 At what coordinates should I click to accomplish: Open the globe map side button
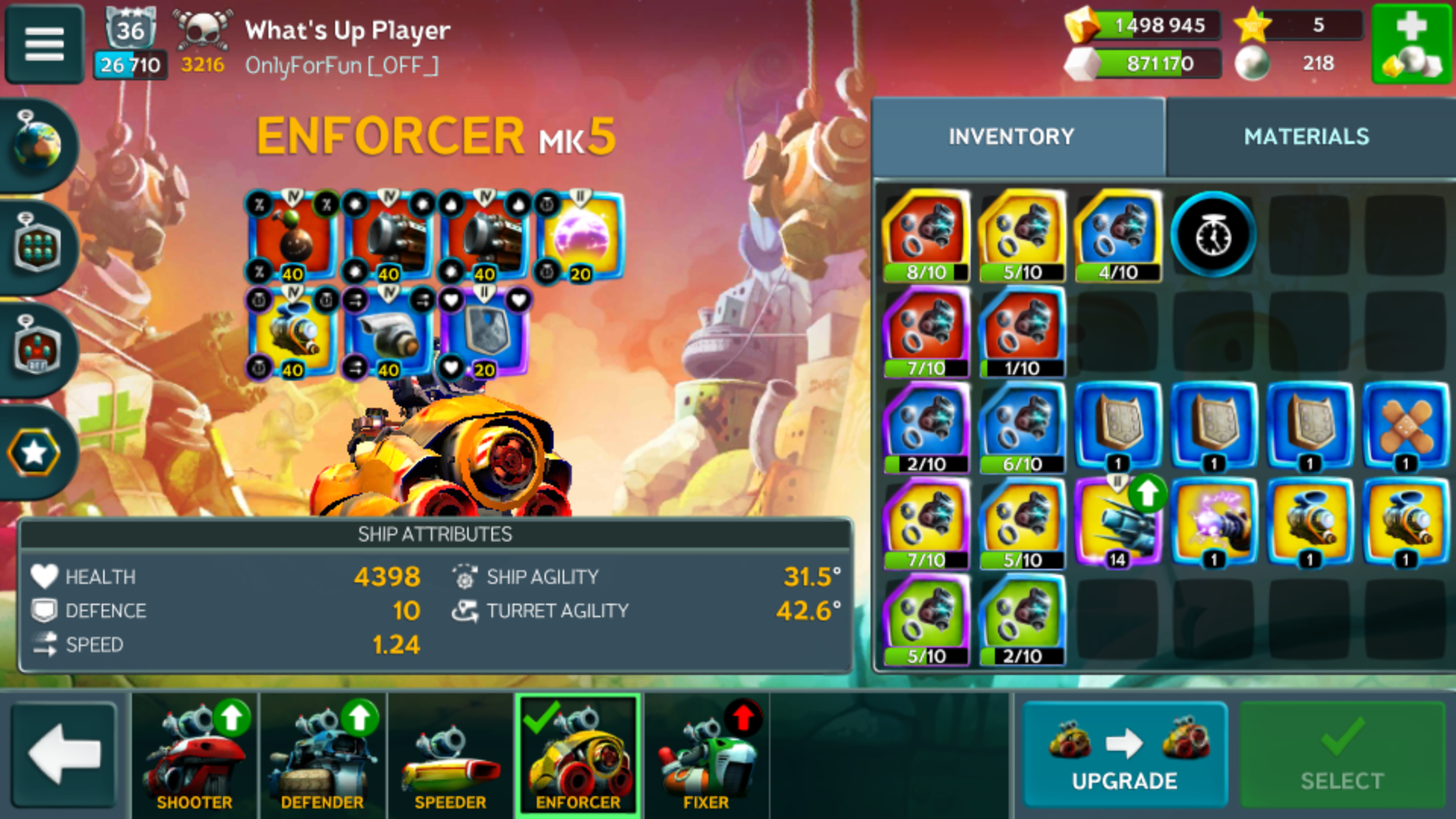pos(38,144)
